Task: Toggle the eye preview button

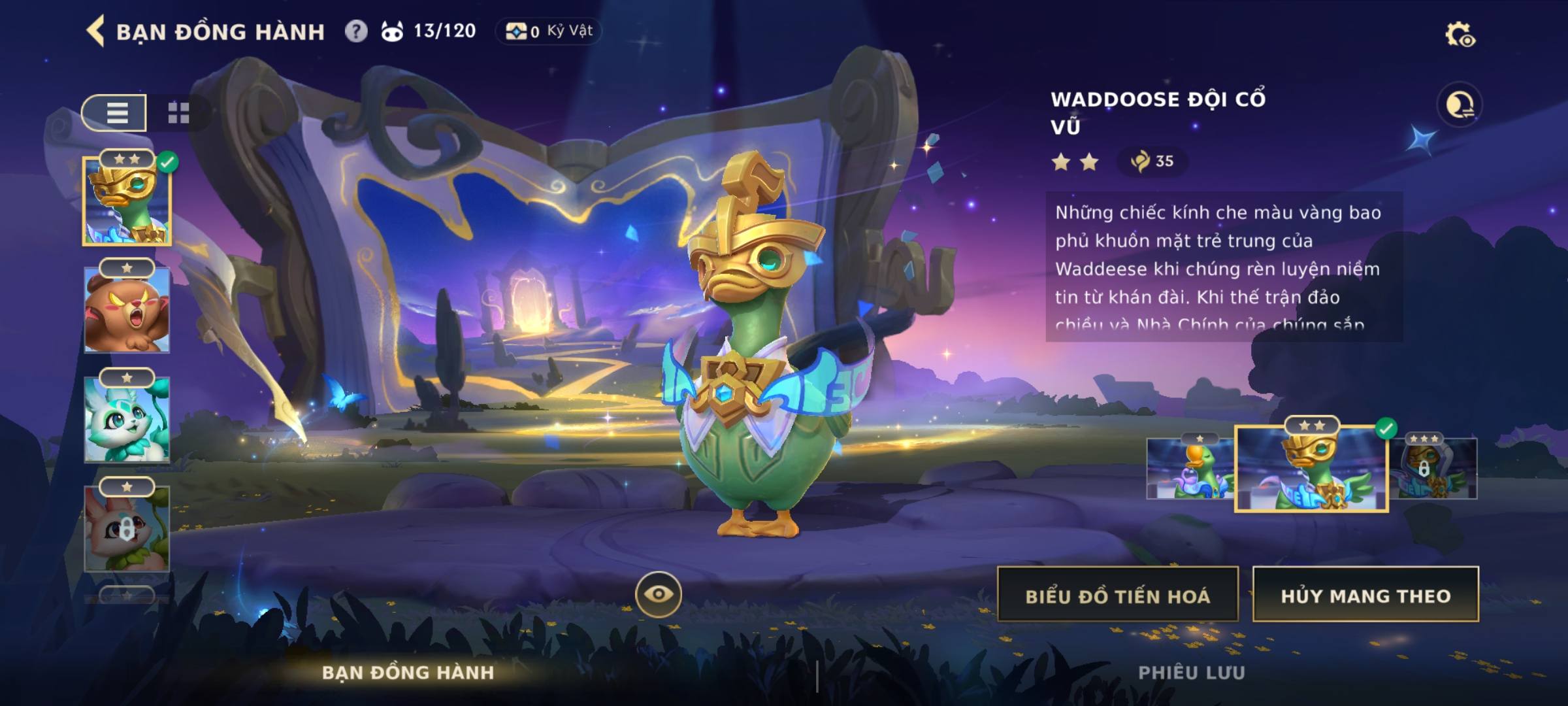Action: click(658, 594)
